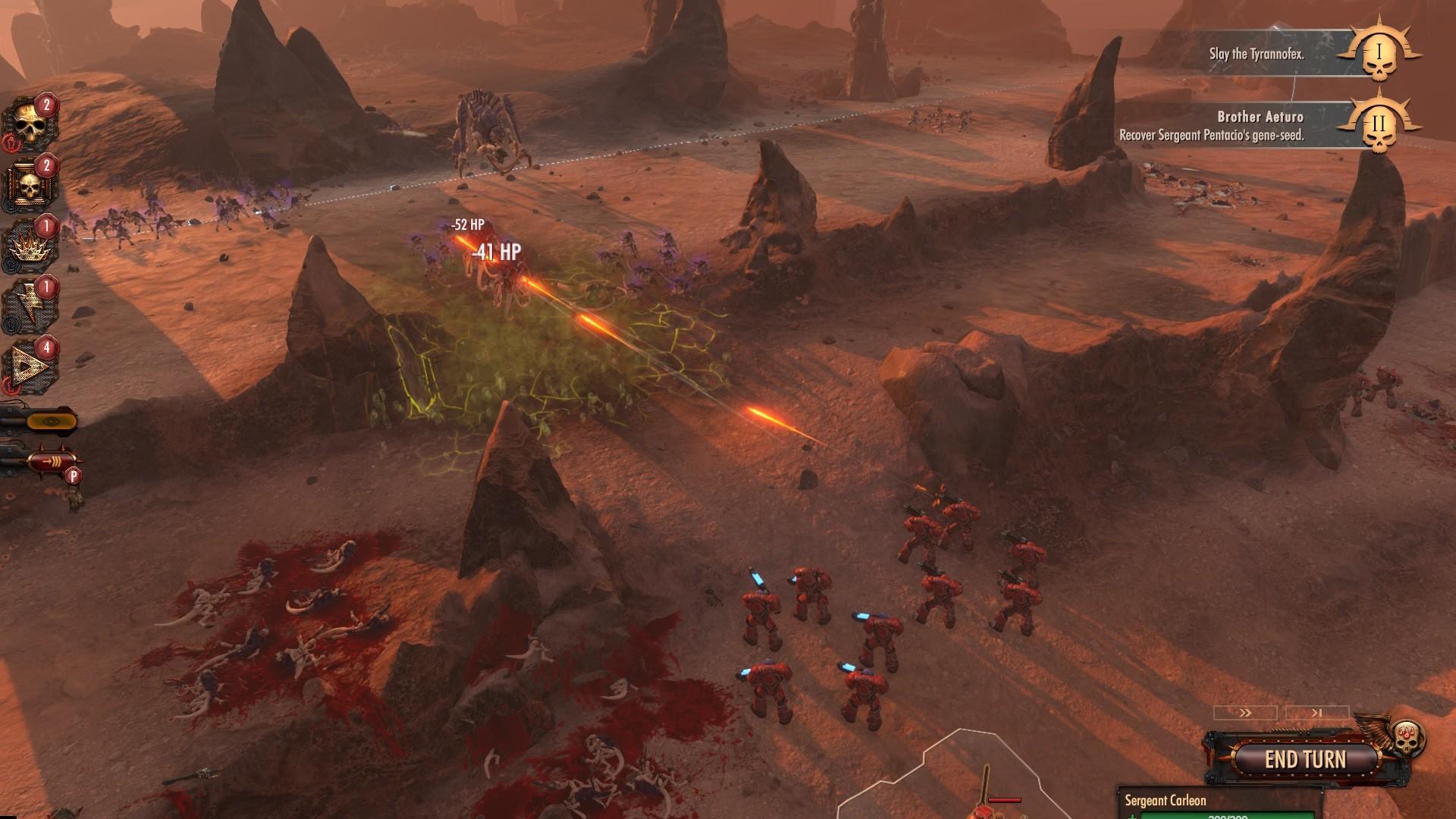Click the skip-to-last unit control
Image resolution: width=1456 pixels, height=819 pixels.
tap(1317, 713)
